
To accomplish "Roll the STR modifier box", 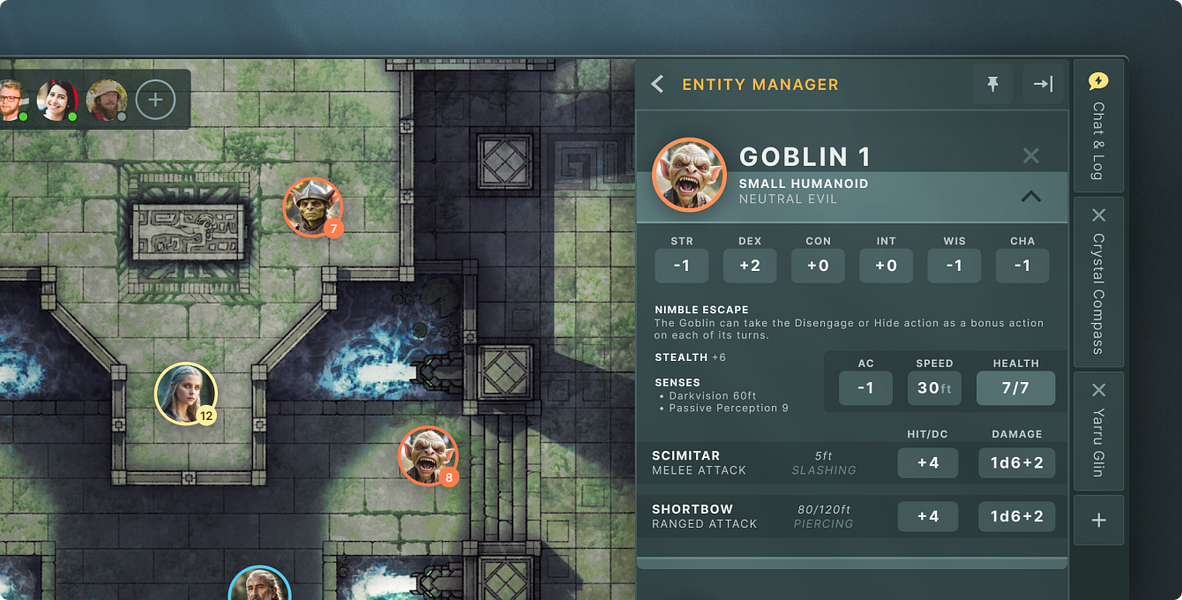I will point(682,266).
